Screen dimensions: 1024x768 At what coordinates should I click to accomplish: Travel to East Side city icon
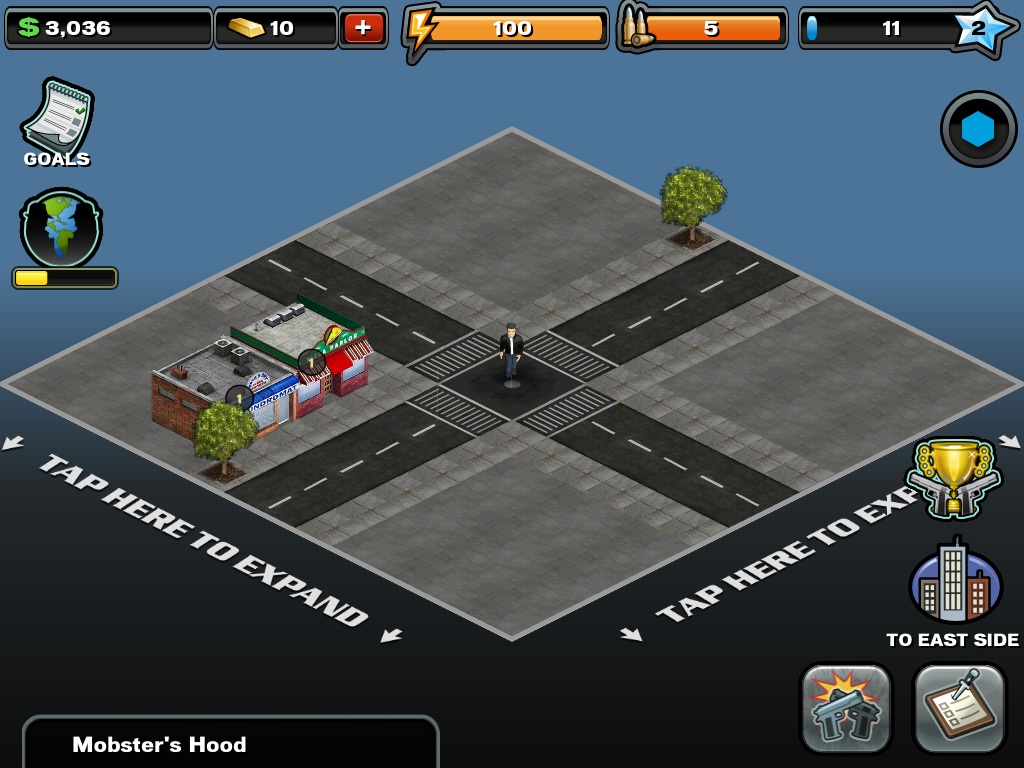pos(954,584)
